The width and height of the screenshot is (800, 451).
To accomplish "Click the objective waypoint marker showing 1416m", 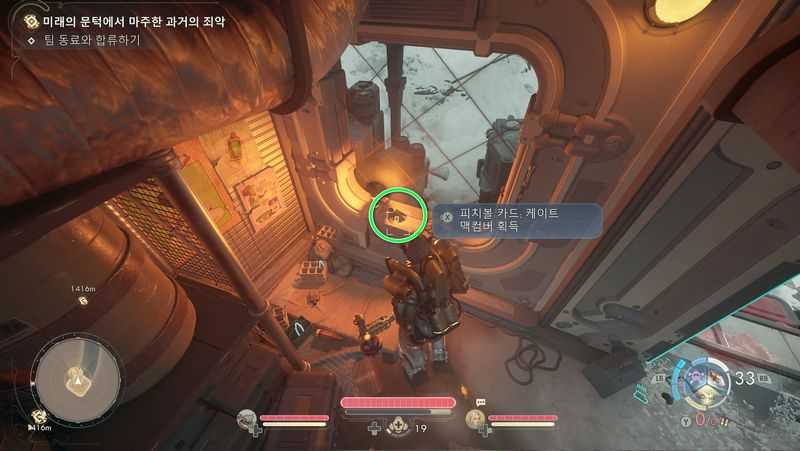I will 83,300.
